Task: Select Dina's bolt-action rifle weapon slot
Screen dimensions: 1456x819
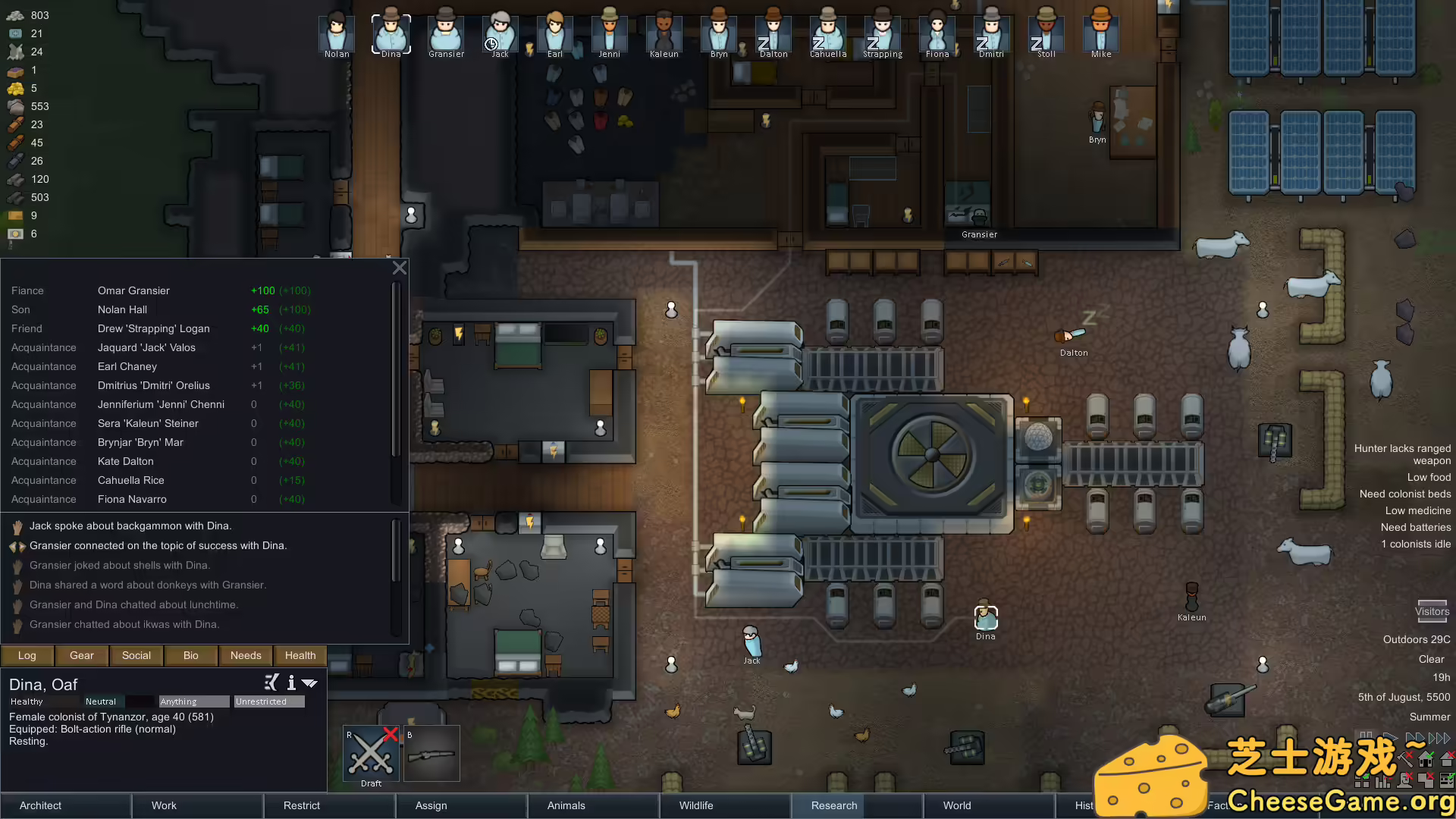Action: (x=432, y=753)
